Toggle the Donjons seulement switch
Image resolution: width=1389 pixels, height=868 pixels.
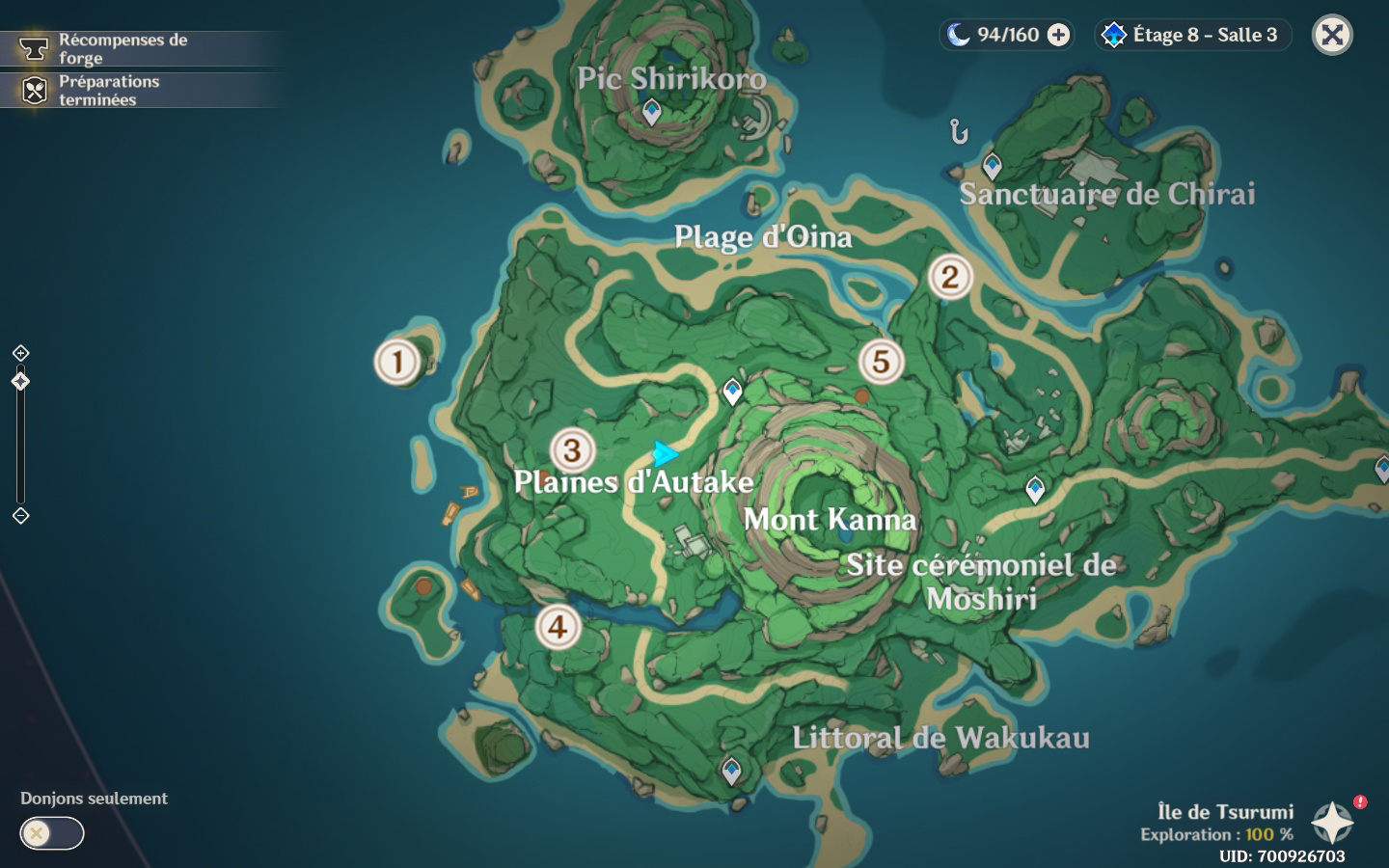(52, 833)
